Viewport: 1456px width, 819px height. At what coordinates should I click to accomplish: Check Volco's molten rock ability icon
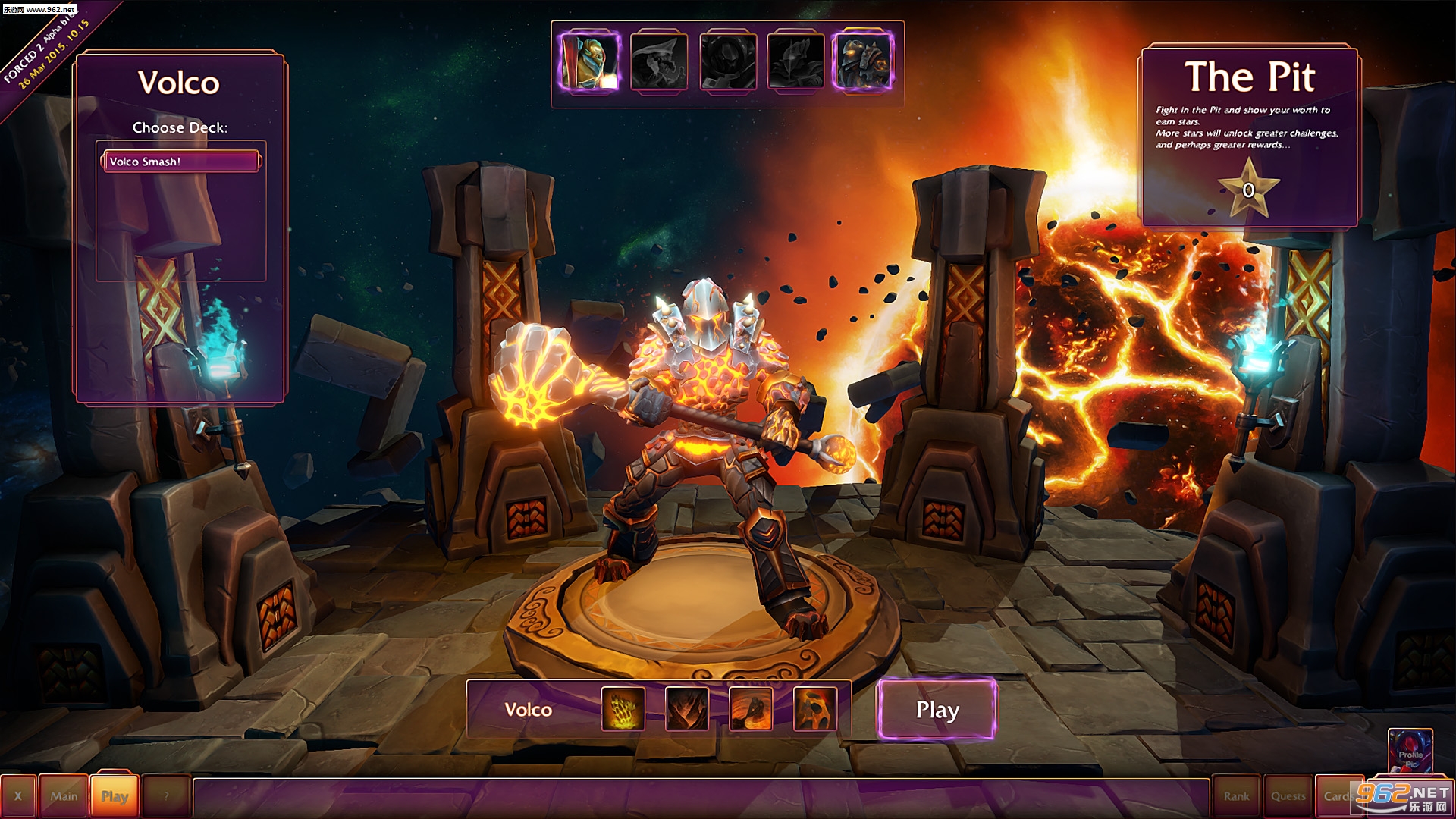pos(815,709)
